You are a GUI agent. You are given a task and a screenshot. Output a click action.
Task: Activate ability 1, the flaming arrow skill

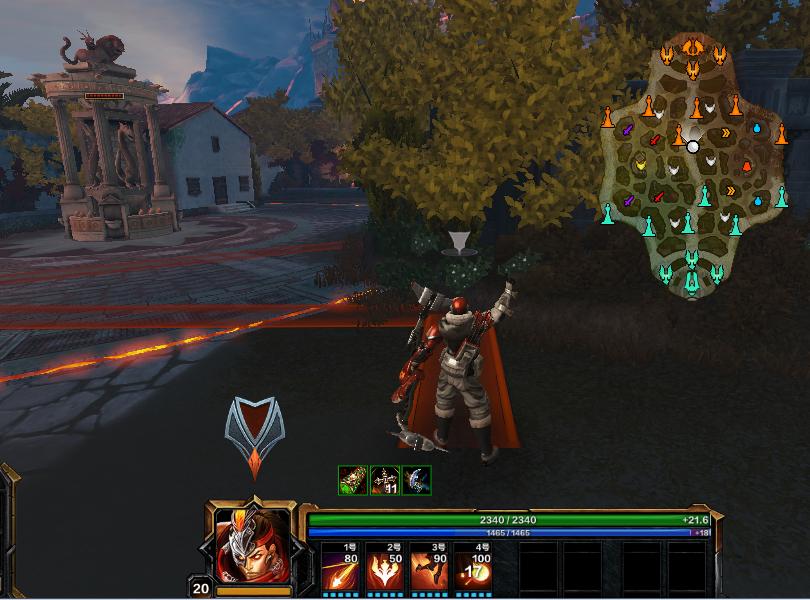(x=341, y=569)
